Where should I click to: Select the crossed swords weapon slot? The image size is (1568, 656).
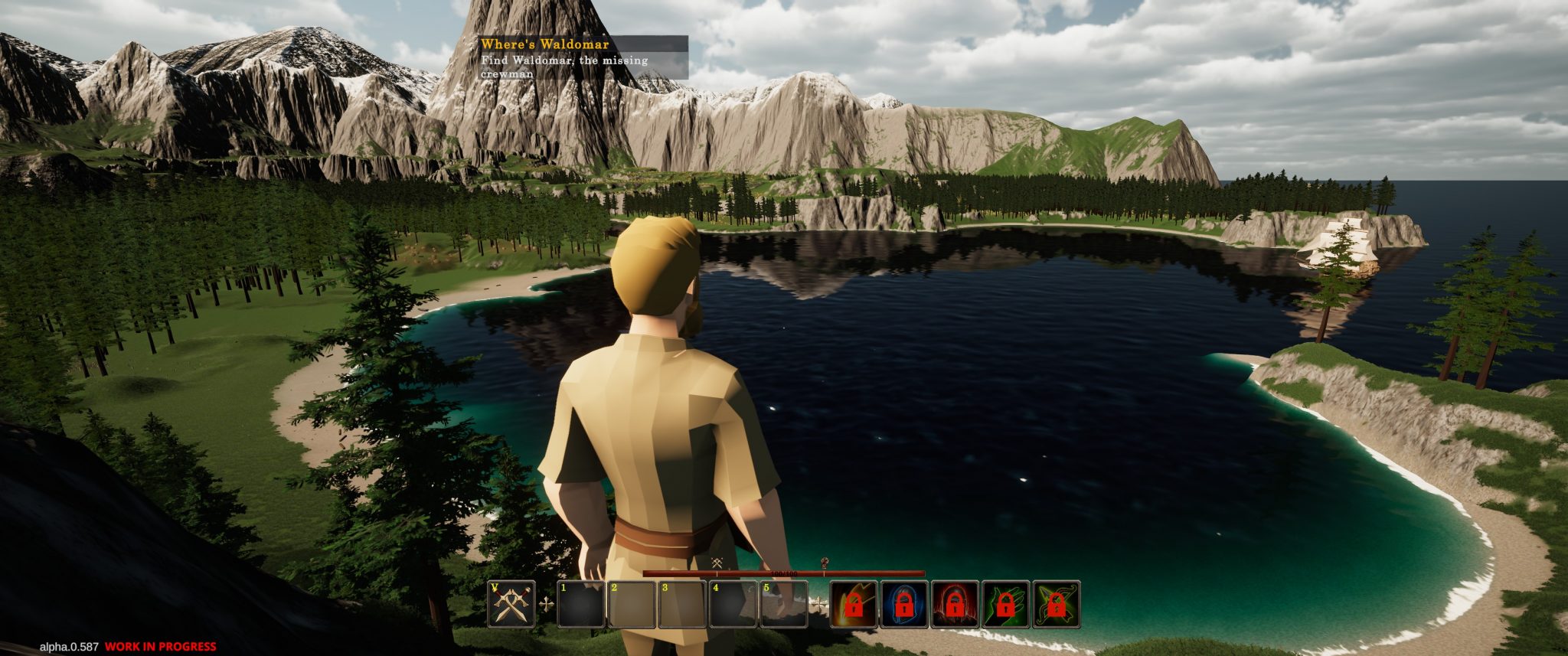click(x=511, y=604)
